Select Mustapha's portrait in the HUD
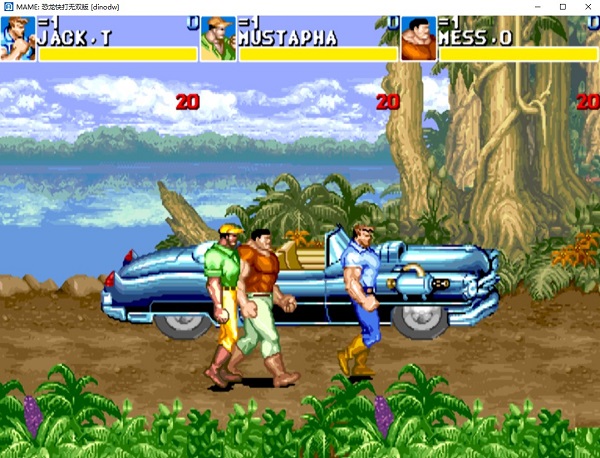 point(218,38)
